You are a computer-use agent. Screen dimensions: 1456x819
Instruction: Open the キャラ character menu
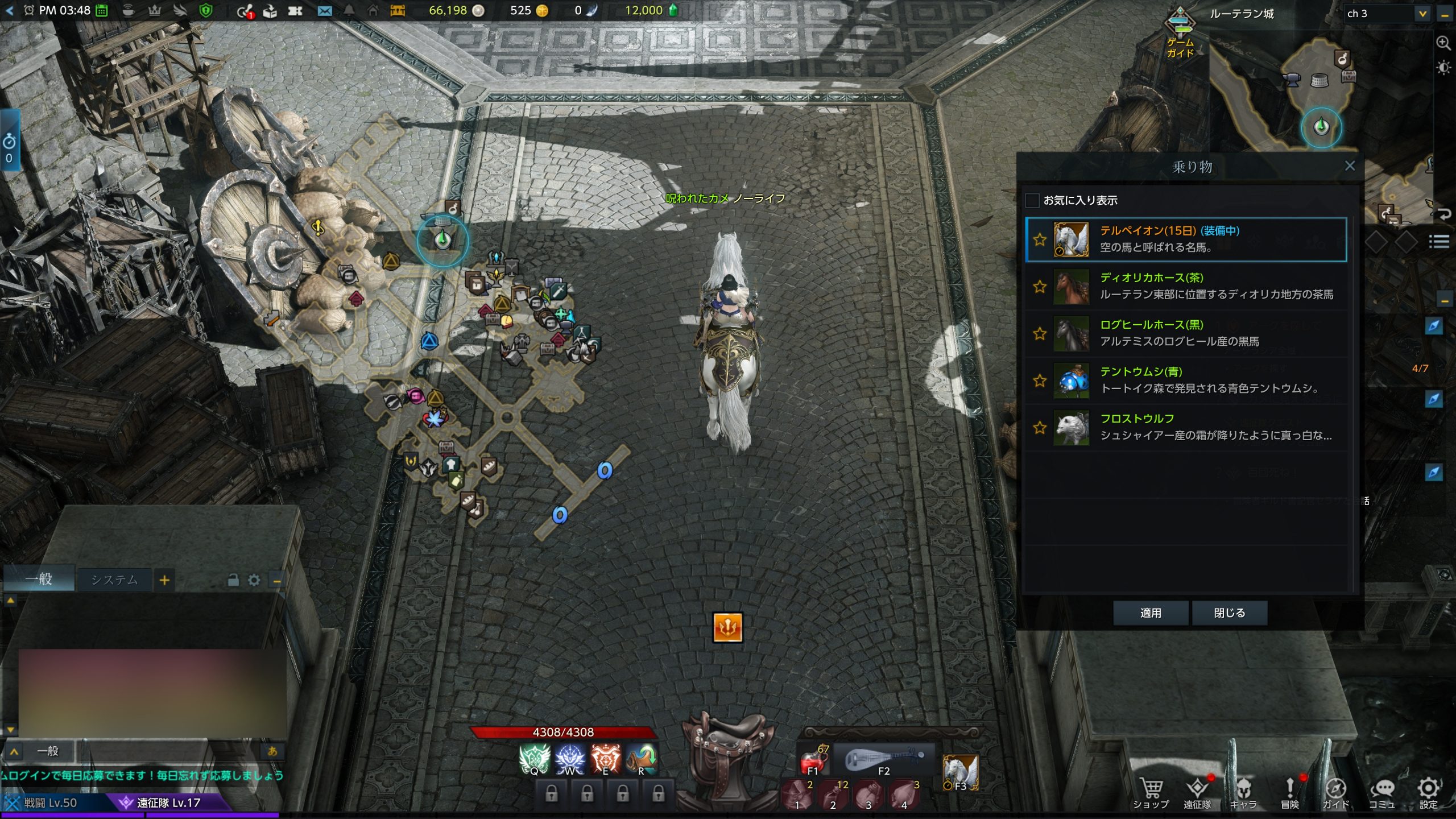[1243, 793]
